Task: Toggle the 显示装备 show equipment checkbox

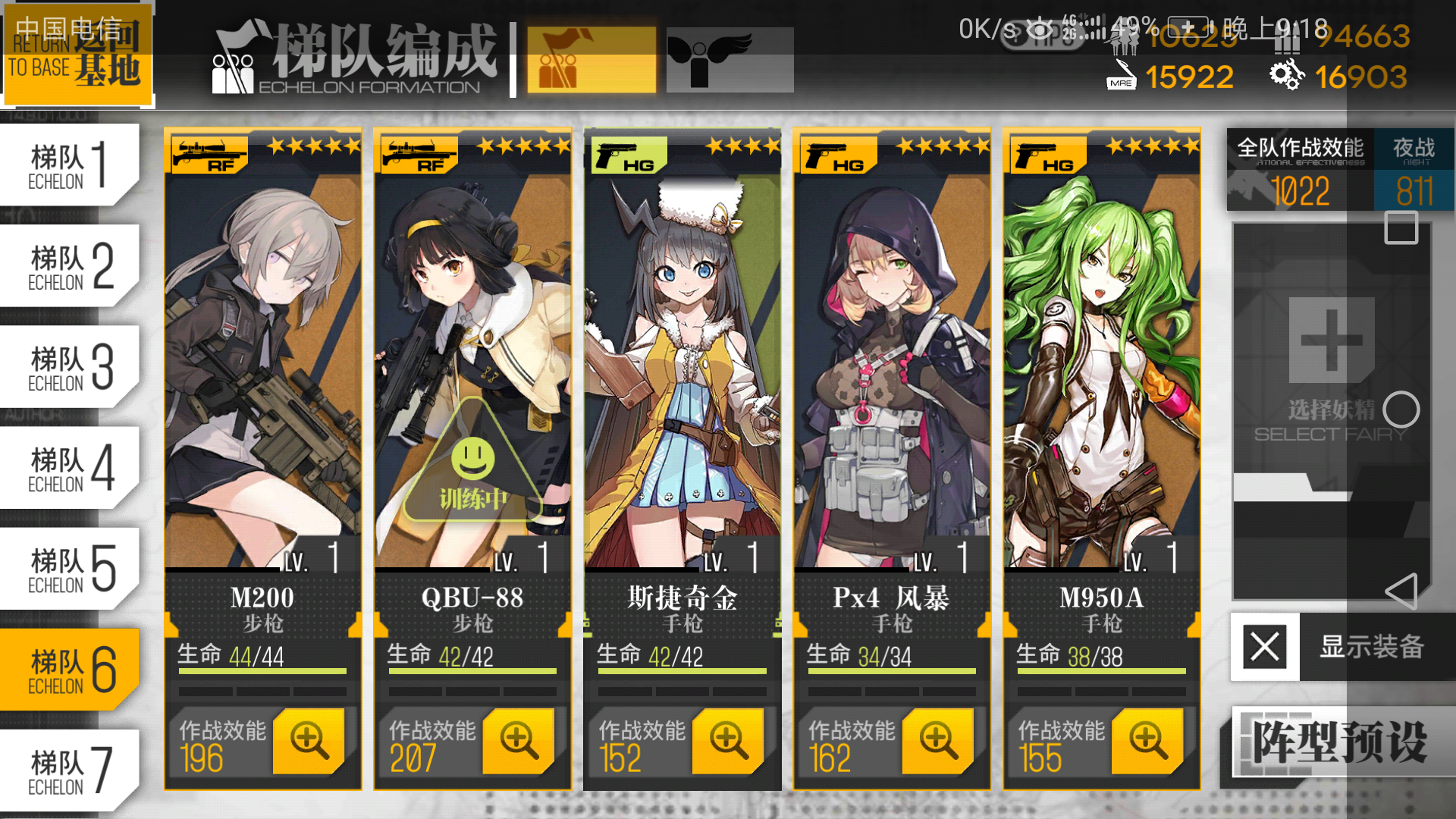Action: pos(1263,648)
